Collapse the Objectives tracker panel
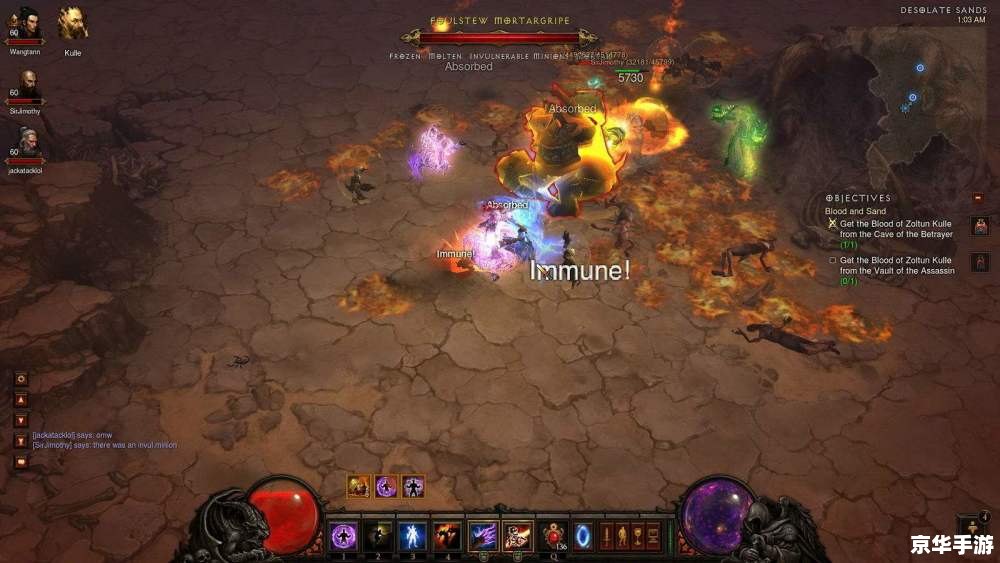 pyautogui.click(x=978, y=198)
